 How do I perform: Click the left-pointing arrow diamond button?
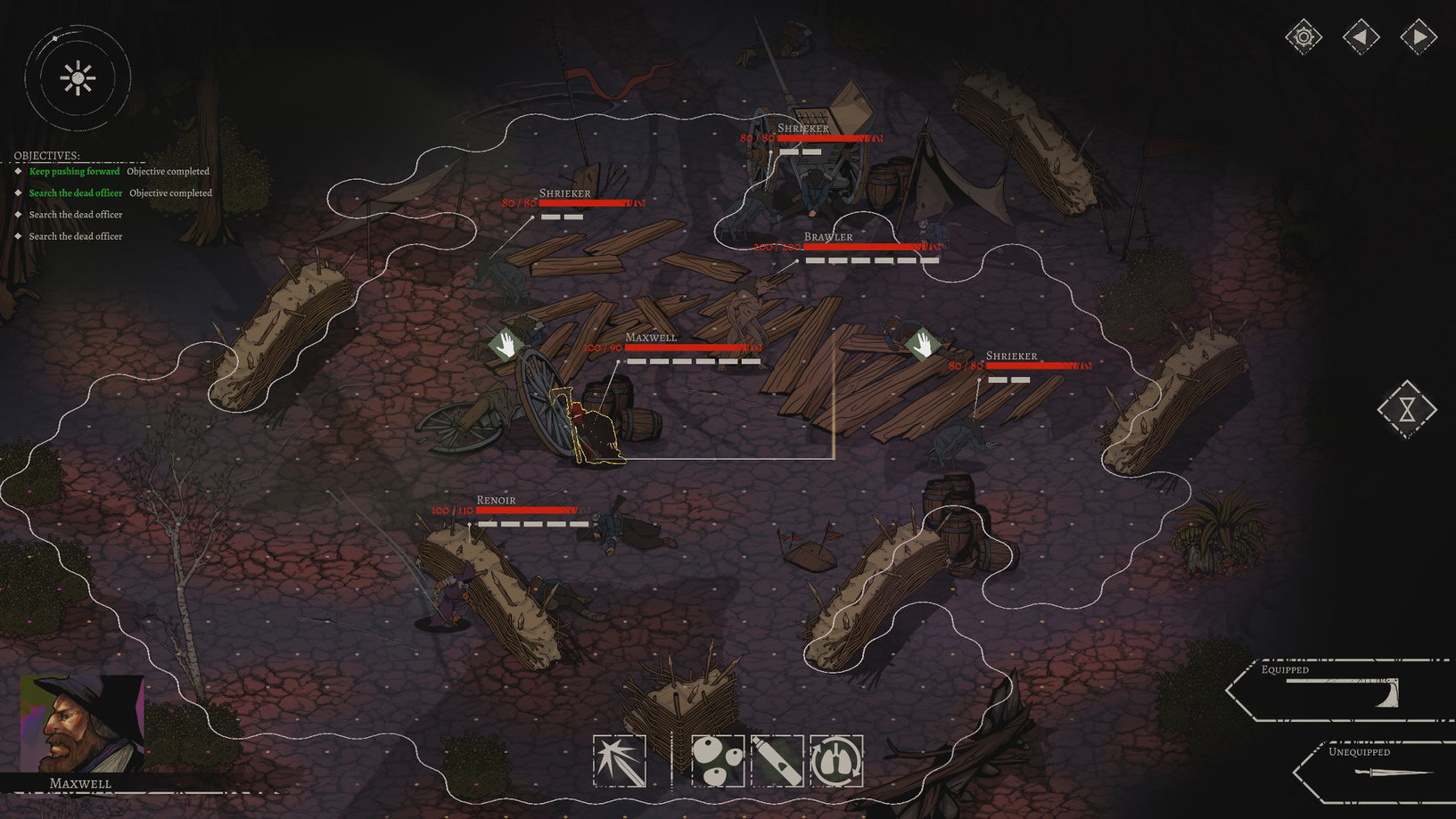click(1361, 37)
